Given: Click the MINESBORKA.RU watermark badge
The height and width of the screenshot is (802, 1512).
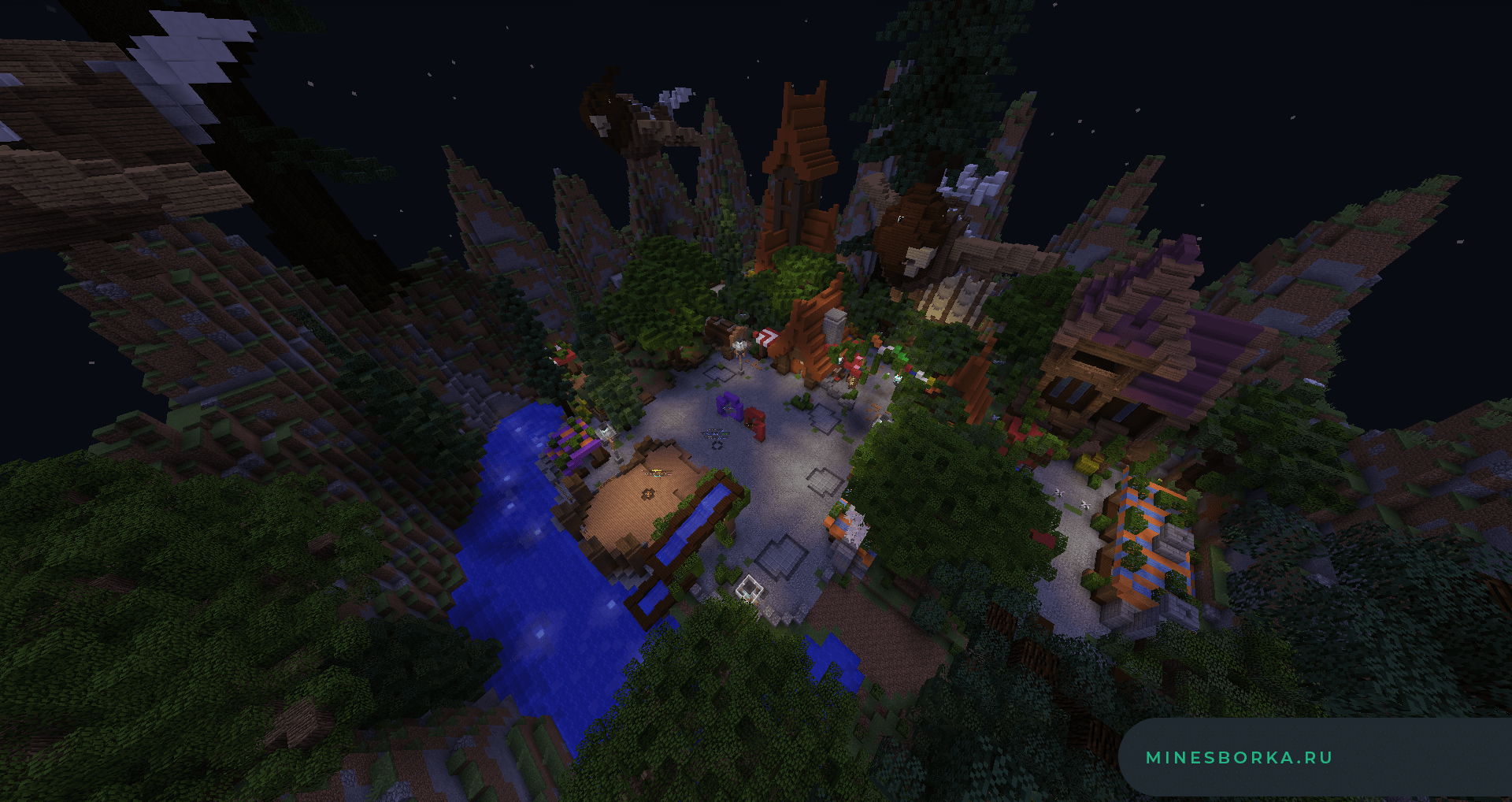Looking at the screenshot, I should pos(1239,758).
